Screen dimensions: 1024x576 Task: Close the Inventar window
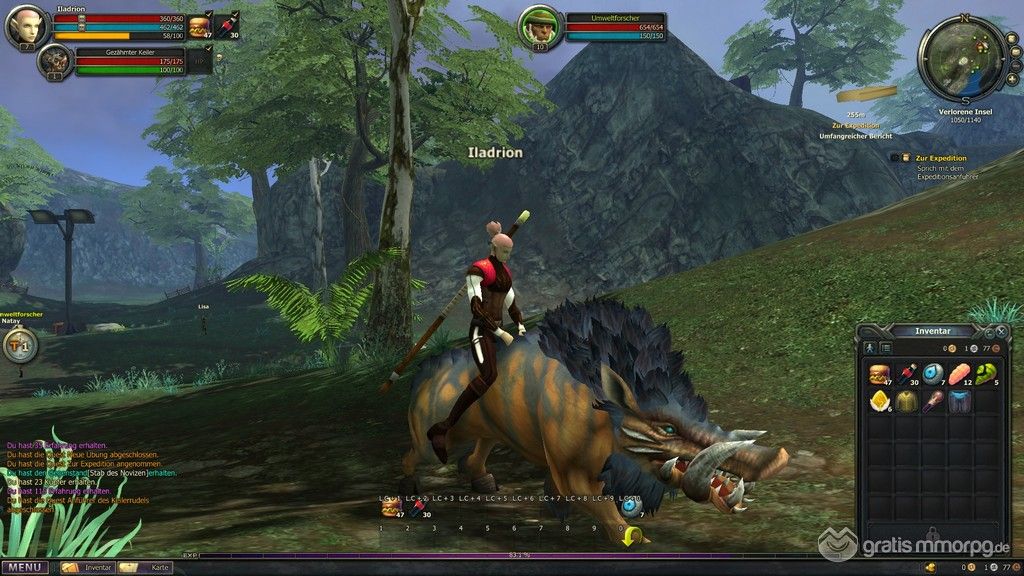coord(1001,331)
